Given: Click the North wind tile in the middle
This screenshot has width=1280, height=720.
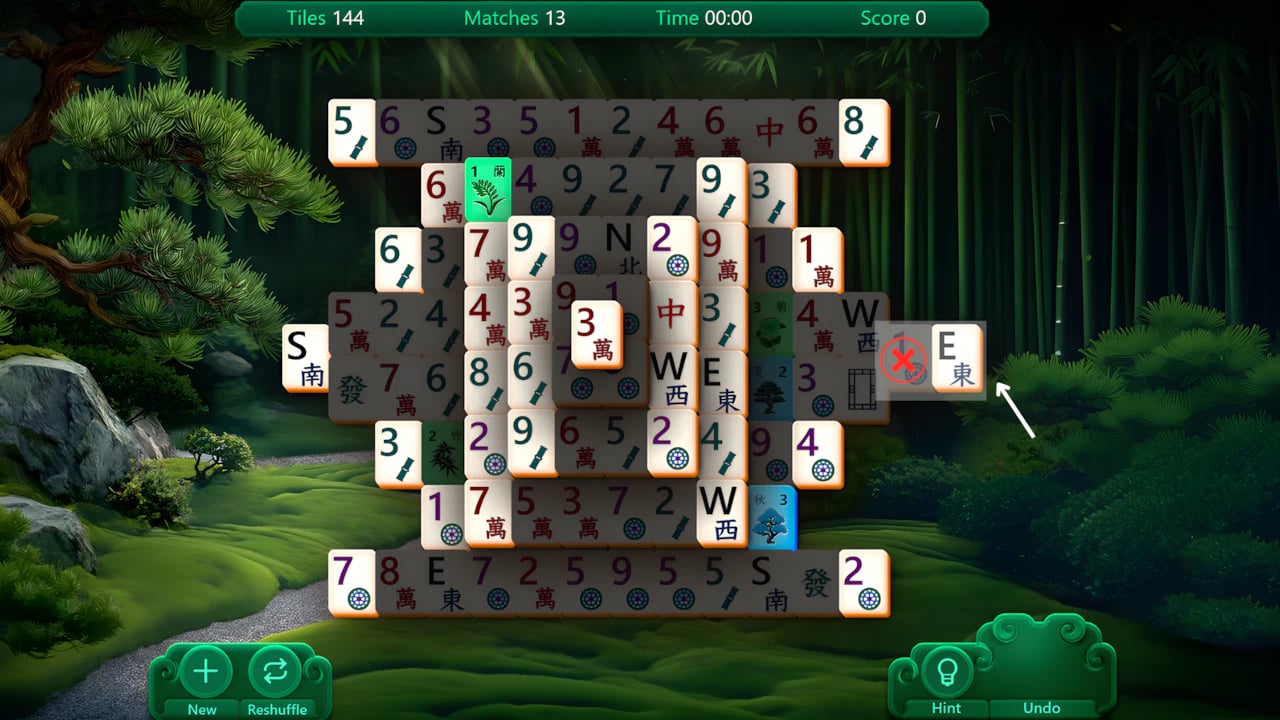Looking at the screenshot, I should pos(621,250).
